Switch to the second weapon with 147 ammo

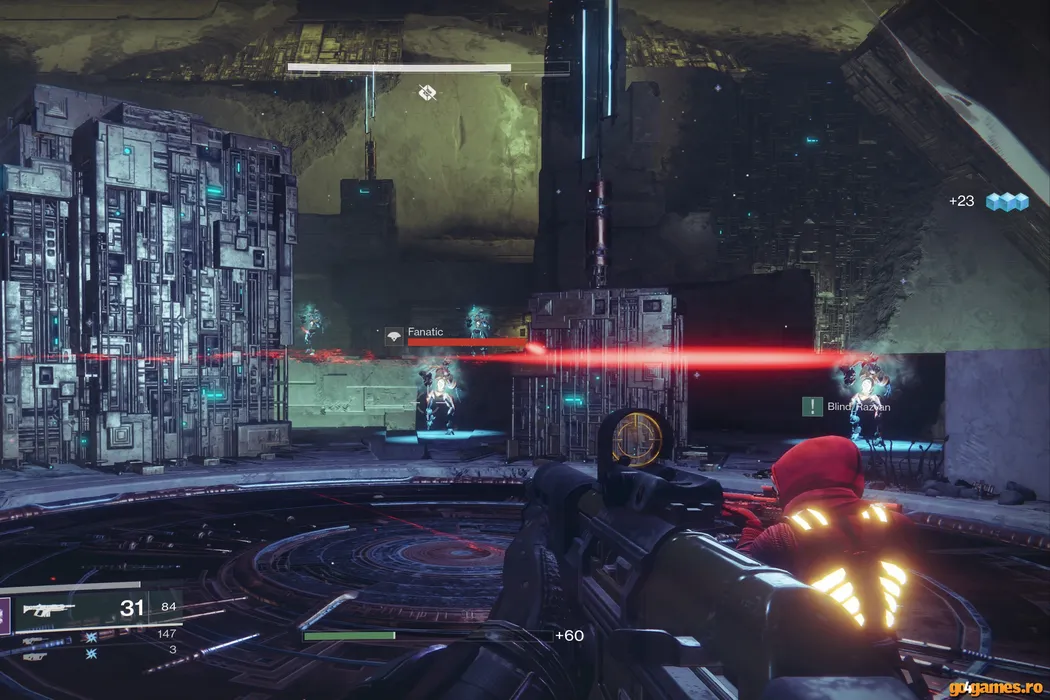click(34, 639)
